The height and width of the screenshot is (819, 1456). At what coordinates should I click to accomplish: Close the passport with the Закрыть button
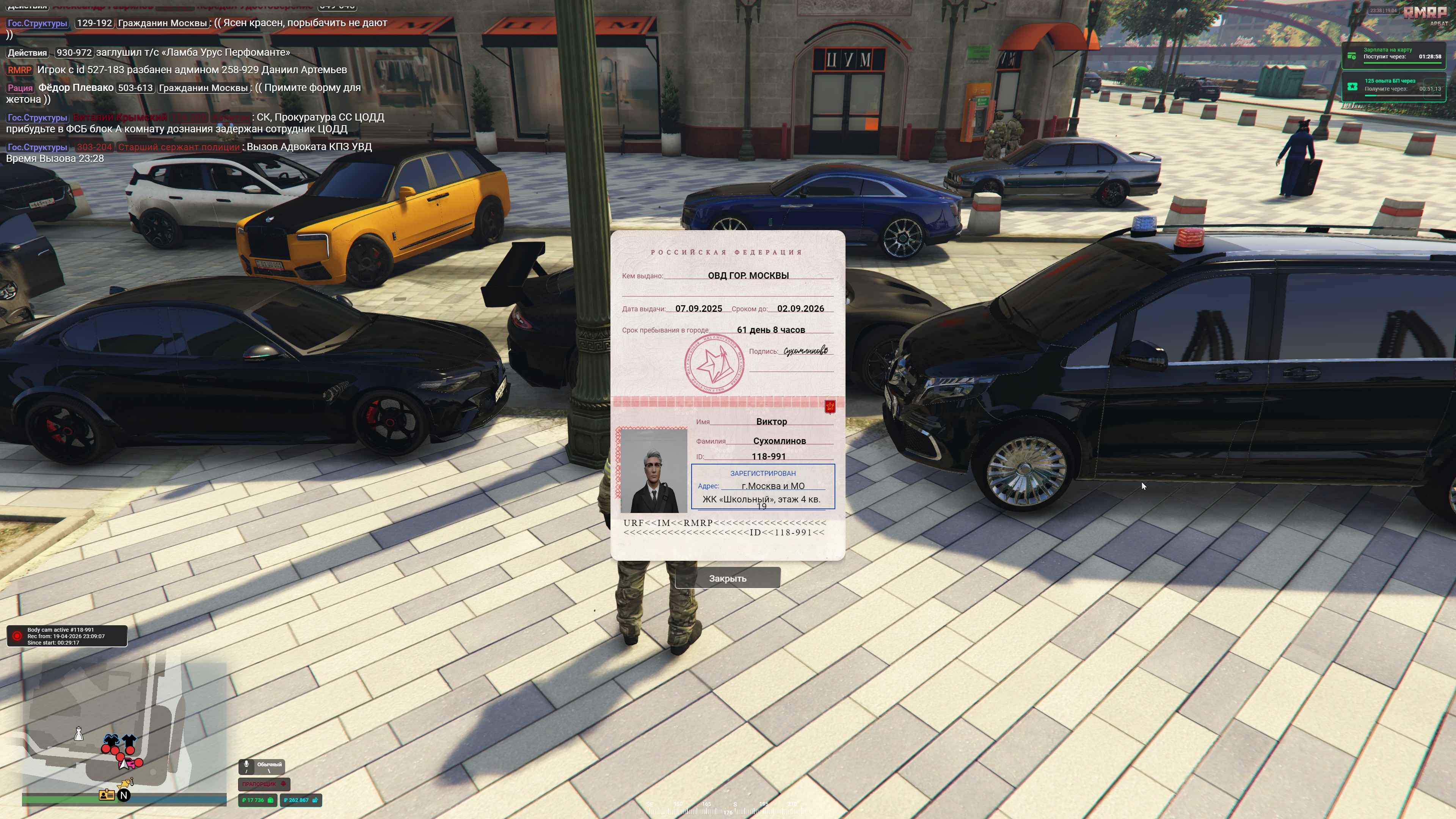coord(728,578)
